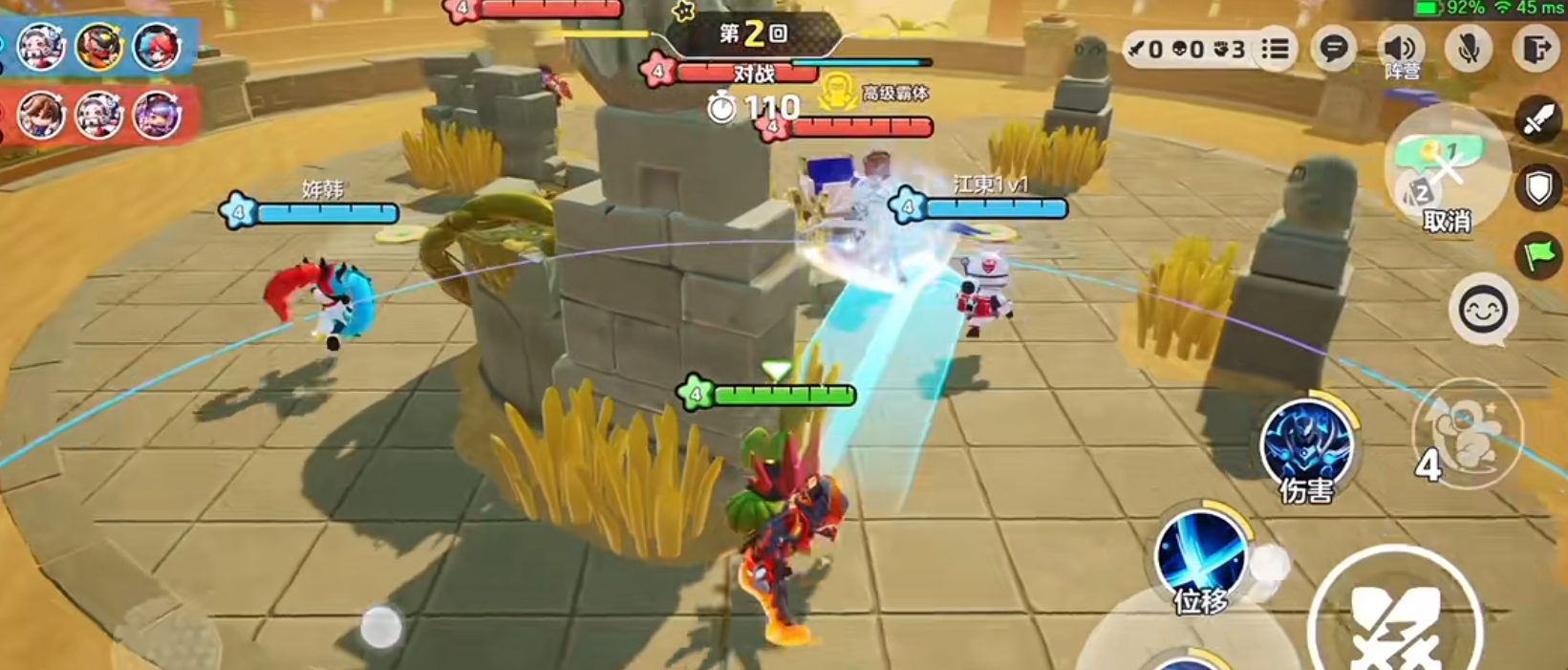Use the flexing-arm skill showing 4
Image resolution: width=1568 pixels, height=670 pixels.
(x=1467, y=435)
